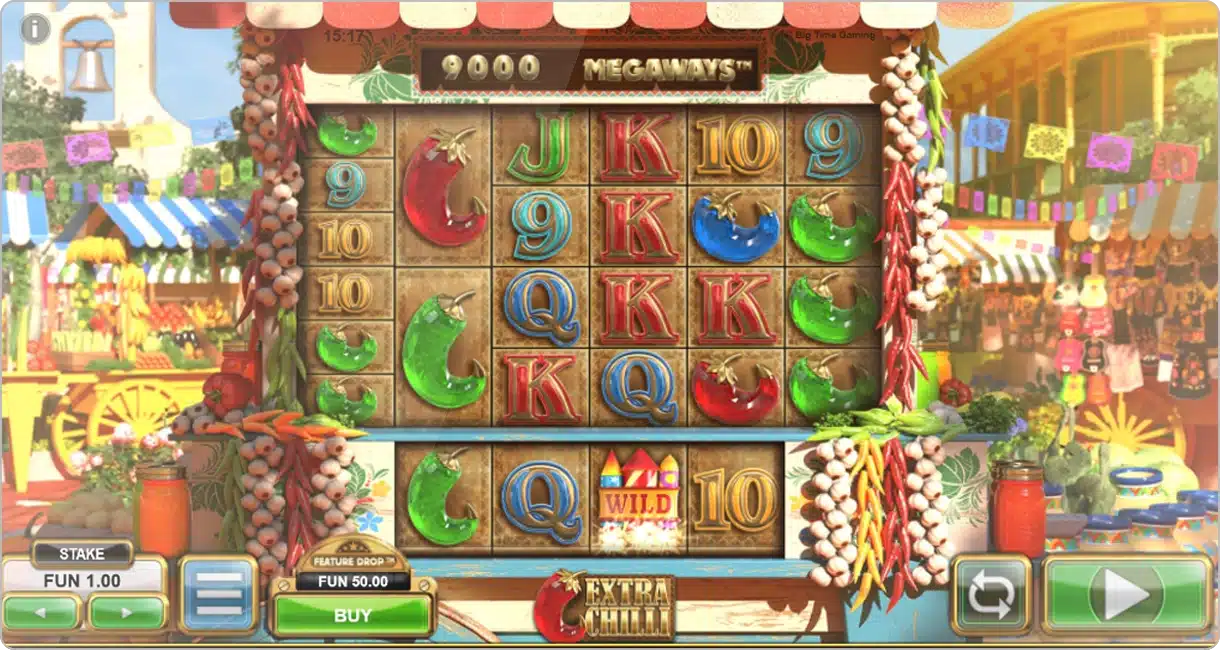Screen dimensions: 1220x650
Task: Decrease the stake with the left arrow
Action: point(42,610)
